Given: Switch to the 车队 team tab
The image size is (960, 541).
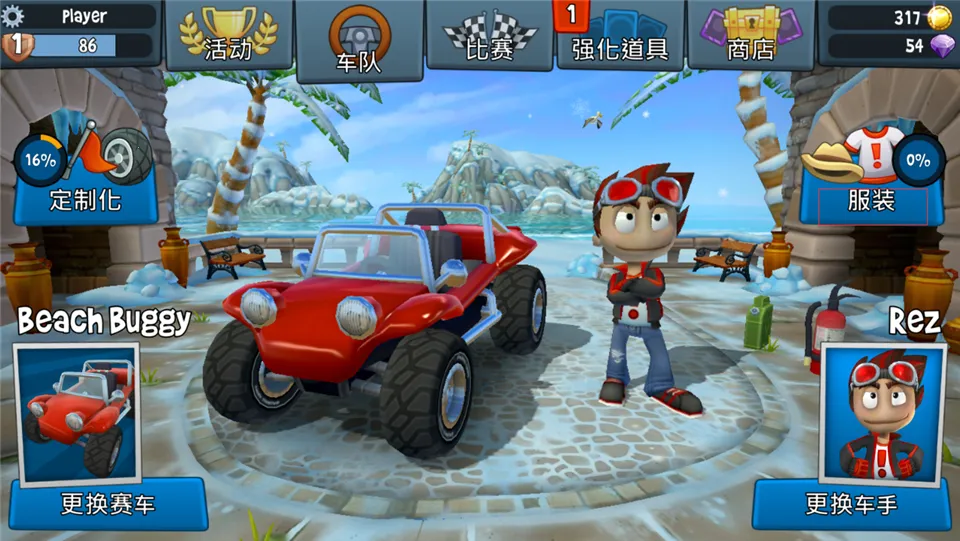Looking at the screenshot, I should (360, 41).
